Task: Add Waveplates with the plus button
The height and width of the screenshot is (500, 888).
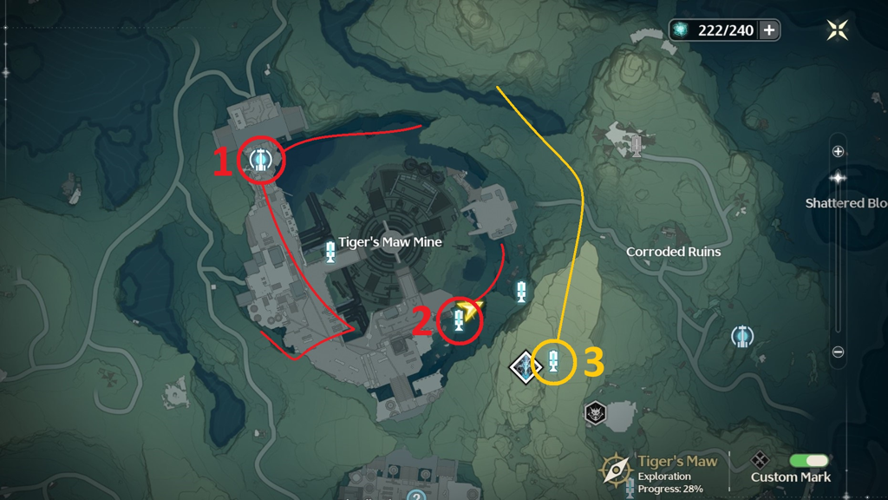Action: (769, 30)
